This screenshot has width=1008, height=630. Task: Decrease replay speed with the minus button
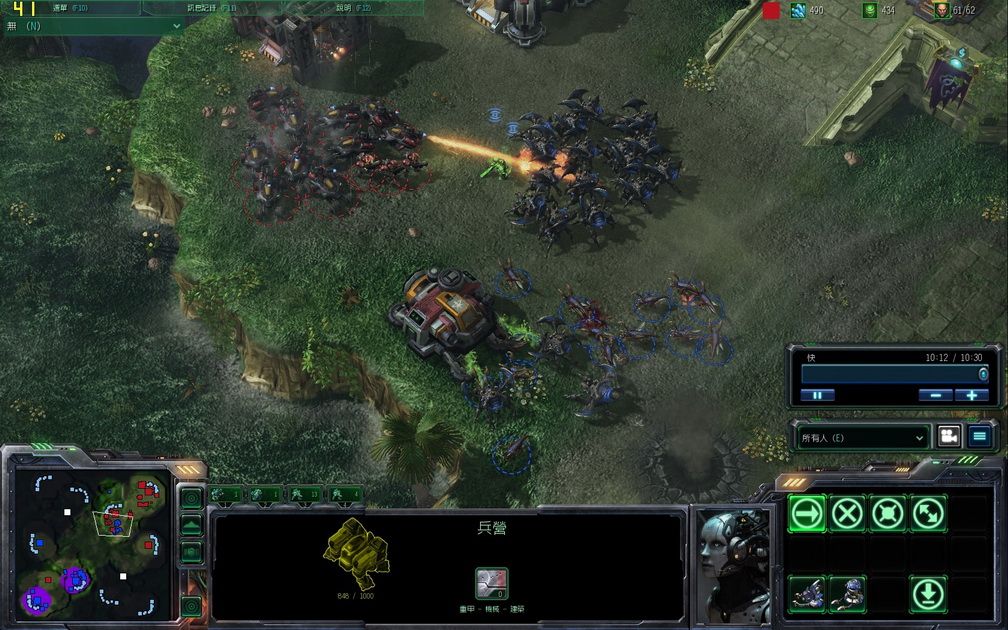pyautogui.click(x=935, y=395)
